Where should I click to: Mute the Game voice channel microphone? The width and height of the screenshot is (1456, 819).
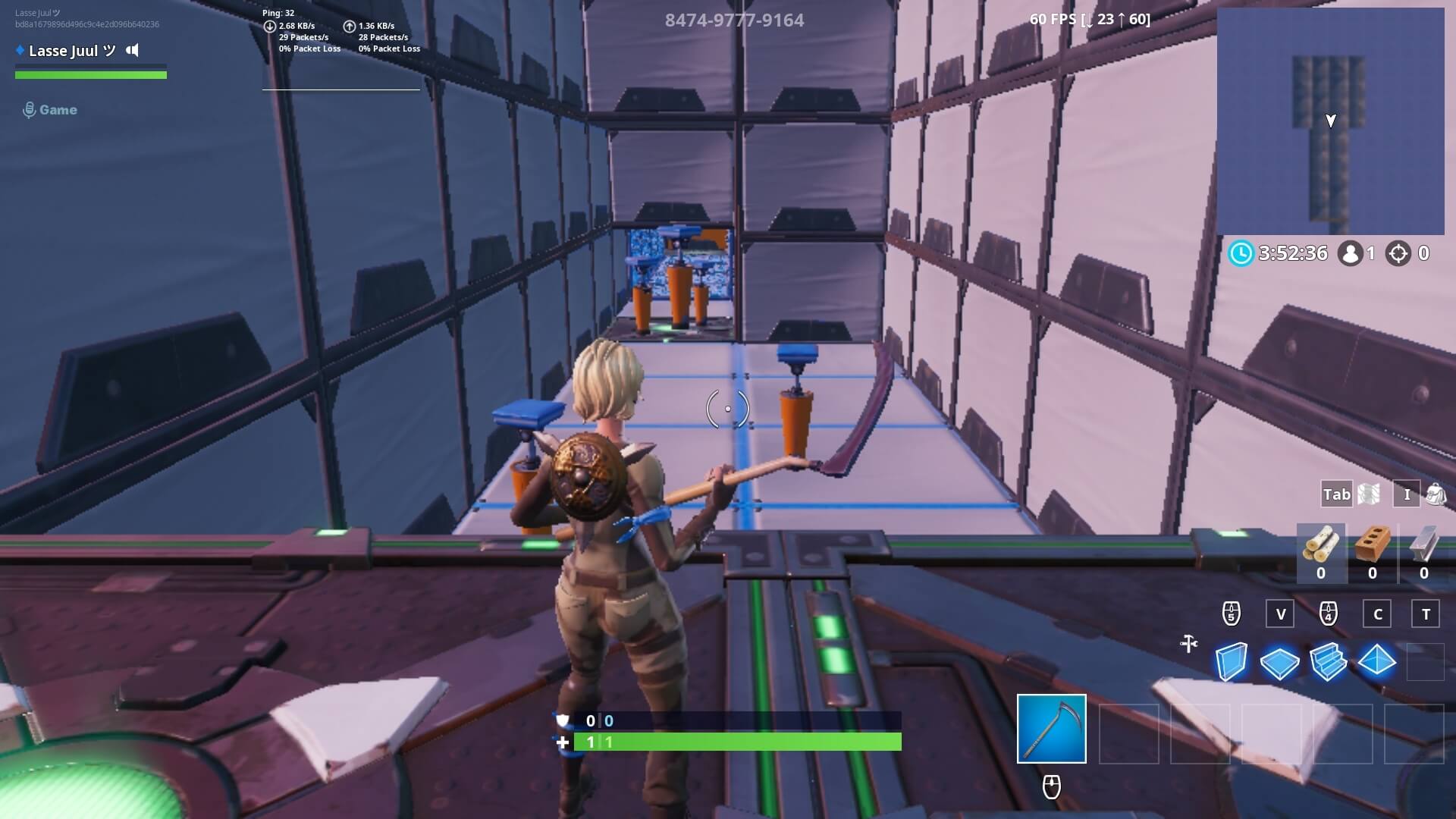[30, 109]
